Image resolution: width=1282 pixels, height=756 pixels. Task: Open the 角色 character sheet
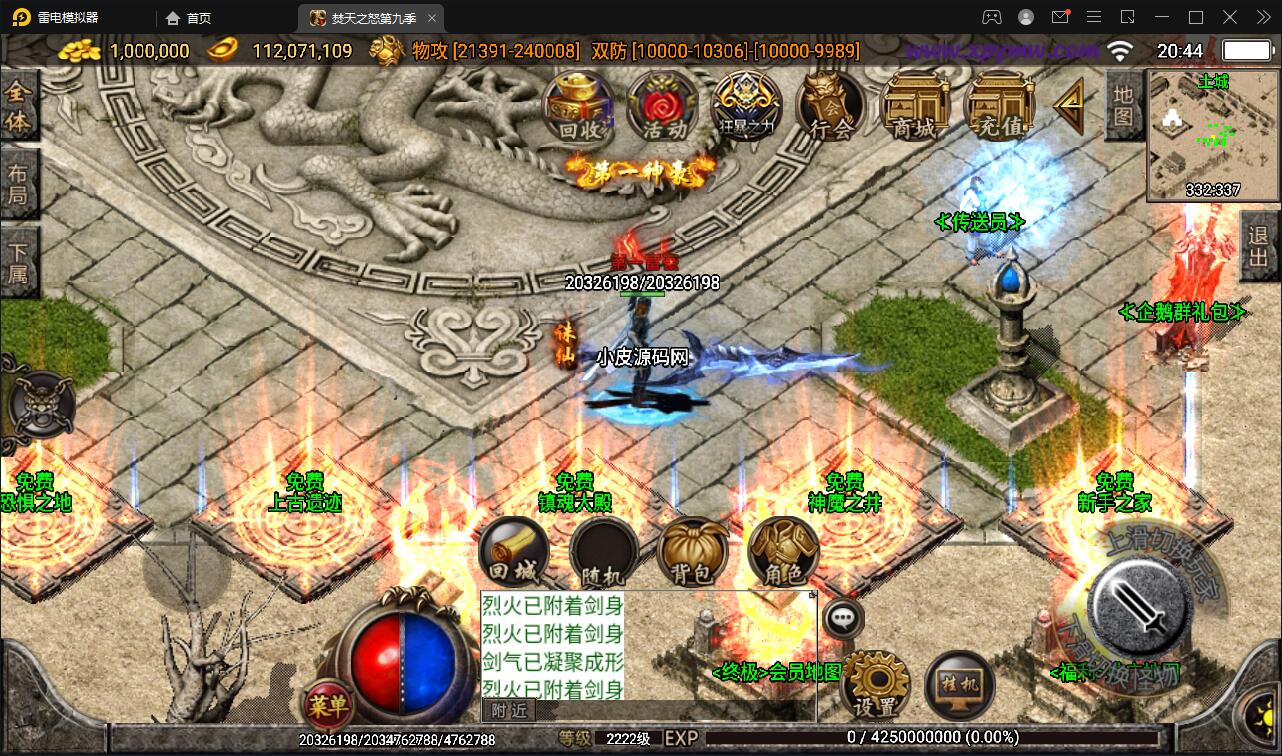click(783, 552)
